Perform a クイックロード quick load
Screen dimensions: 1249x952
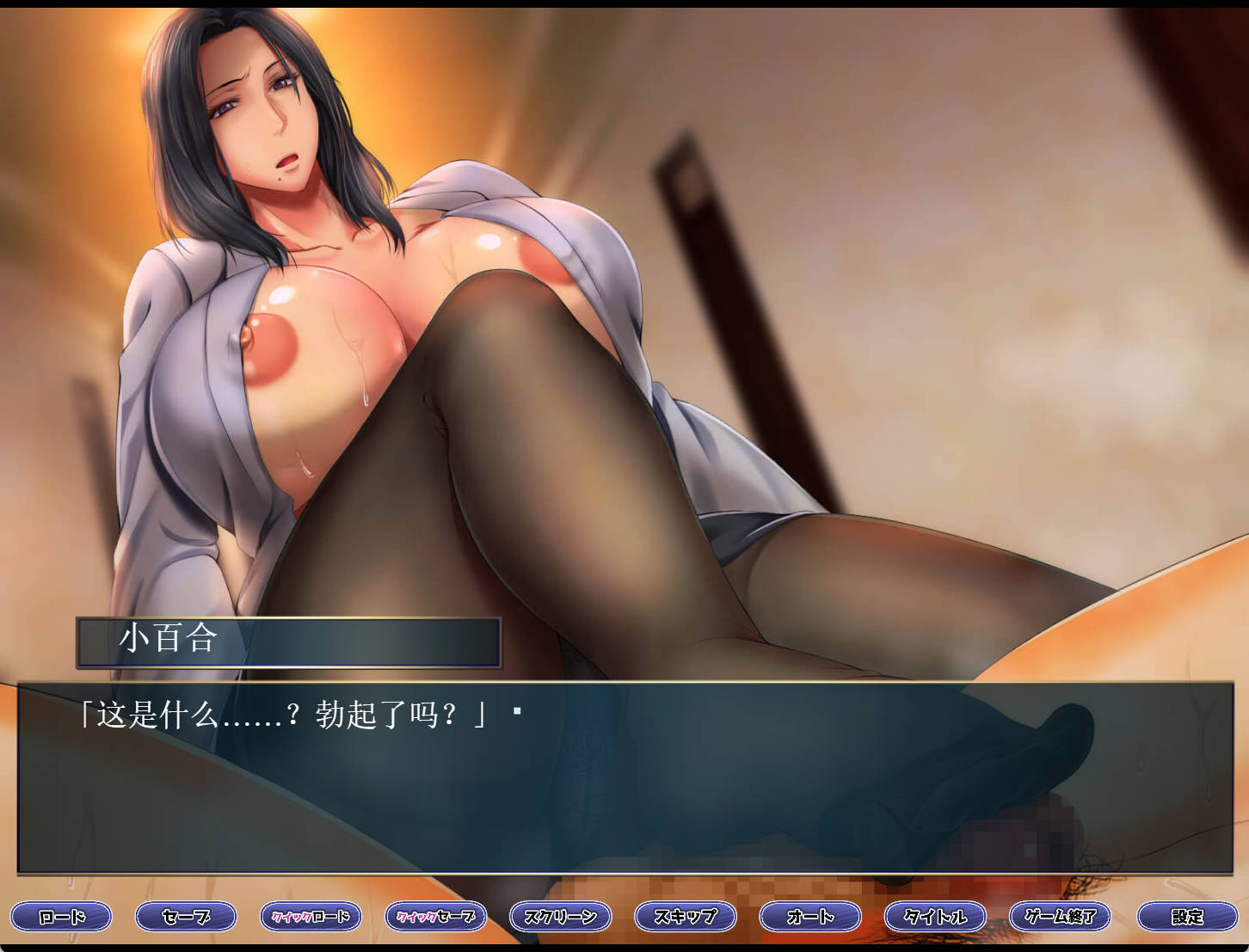point(311,917)
